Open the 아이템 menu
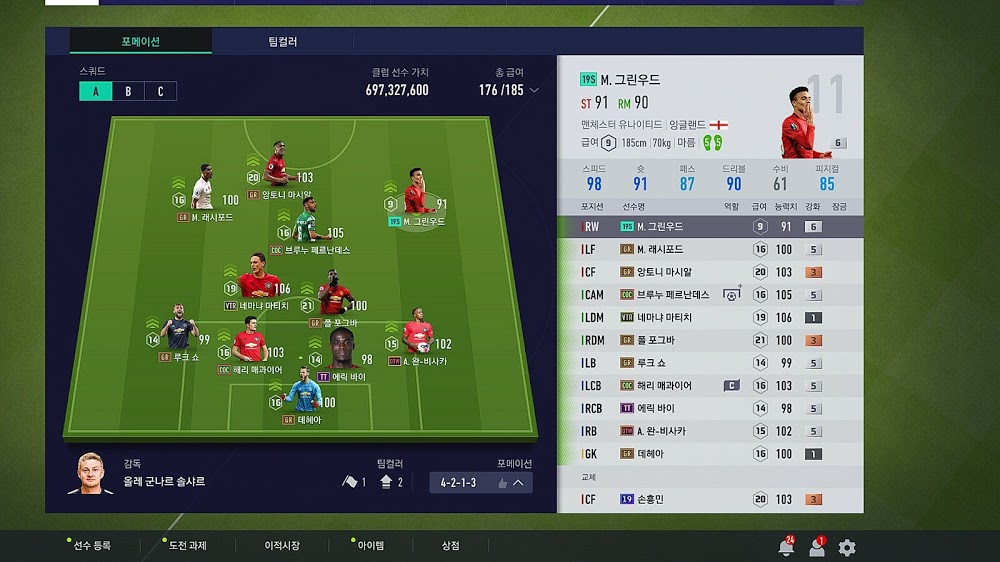The width and height of the screenshot is (1000, 562). 370,546
